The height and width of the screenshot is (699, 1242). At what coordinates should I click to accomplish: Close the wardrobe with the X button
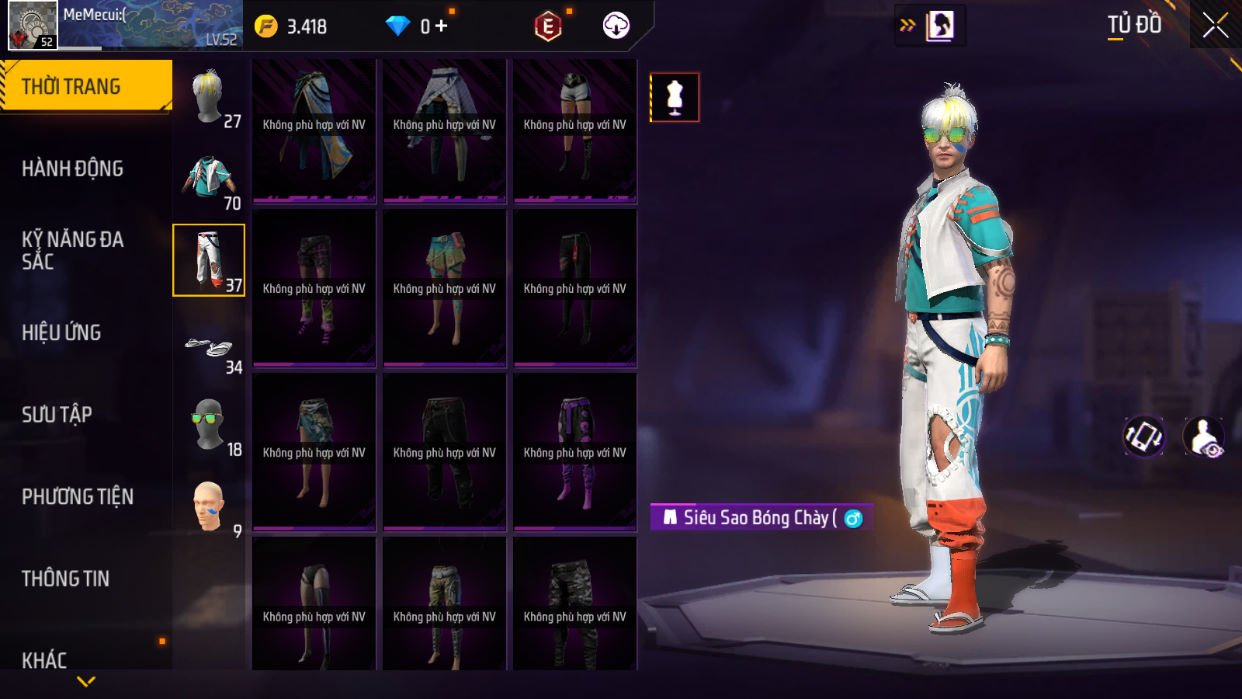[x=1215, y=25]
